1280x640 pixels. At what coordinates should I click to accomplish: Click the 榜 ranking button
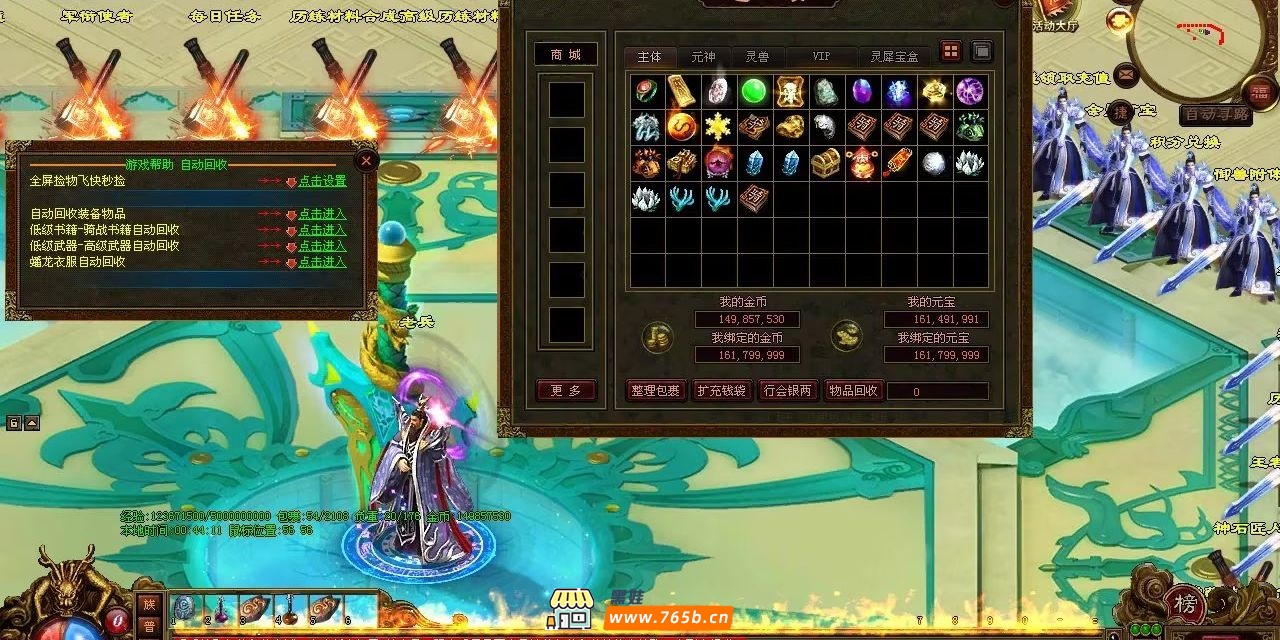tap(1185, 605)
